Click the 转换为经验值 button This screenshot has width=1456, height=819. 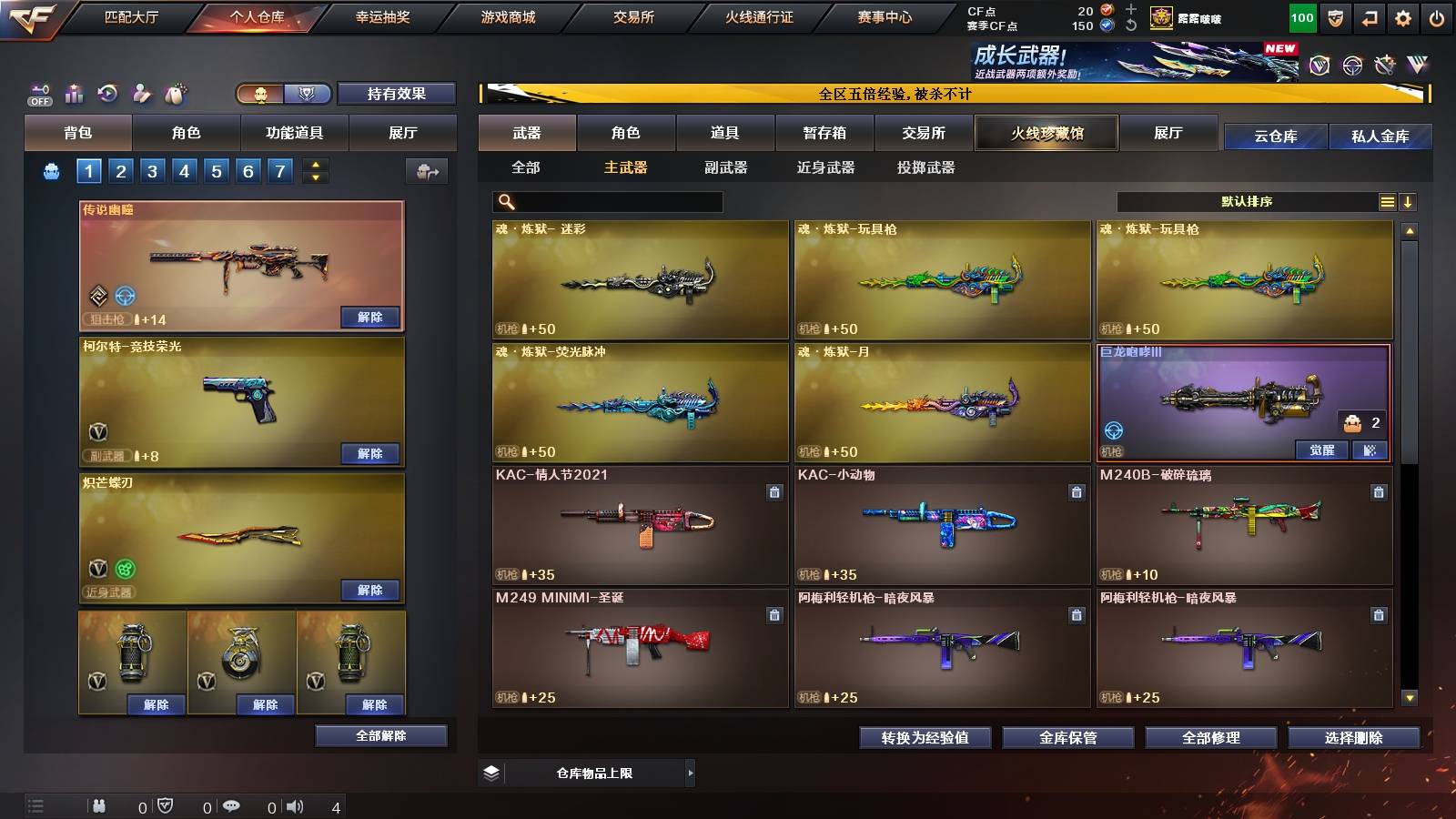tap(925, 738)
